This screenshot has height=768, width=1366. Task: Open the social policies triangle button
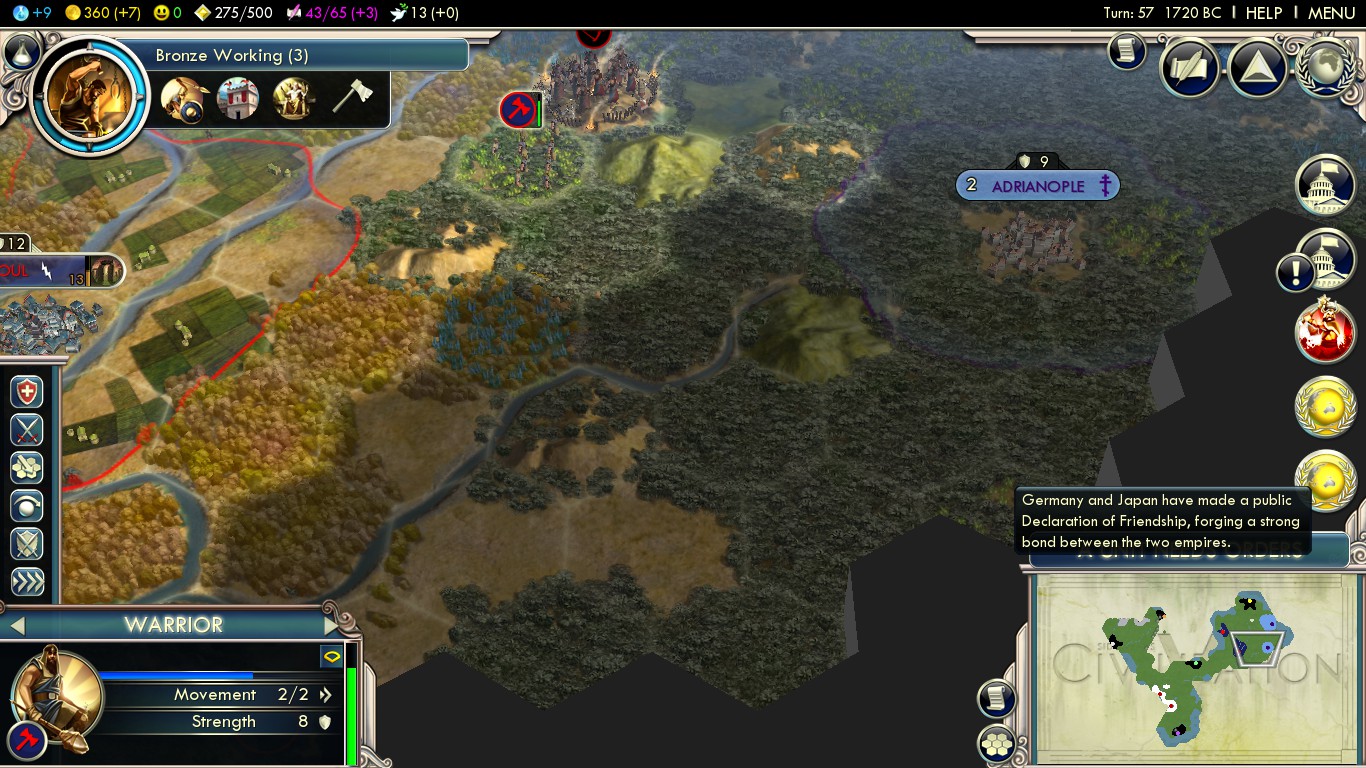click(1256, 68)
